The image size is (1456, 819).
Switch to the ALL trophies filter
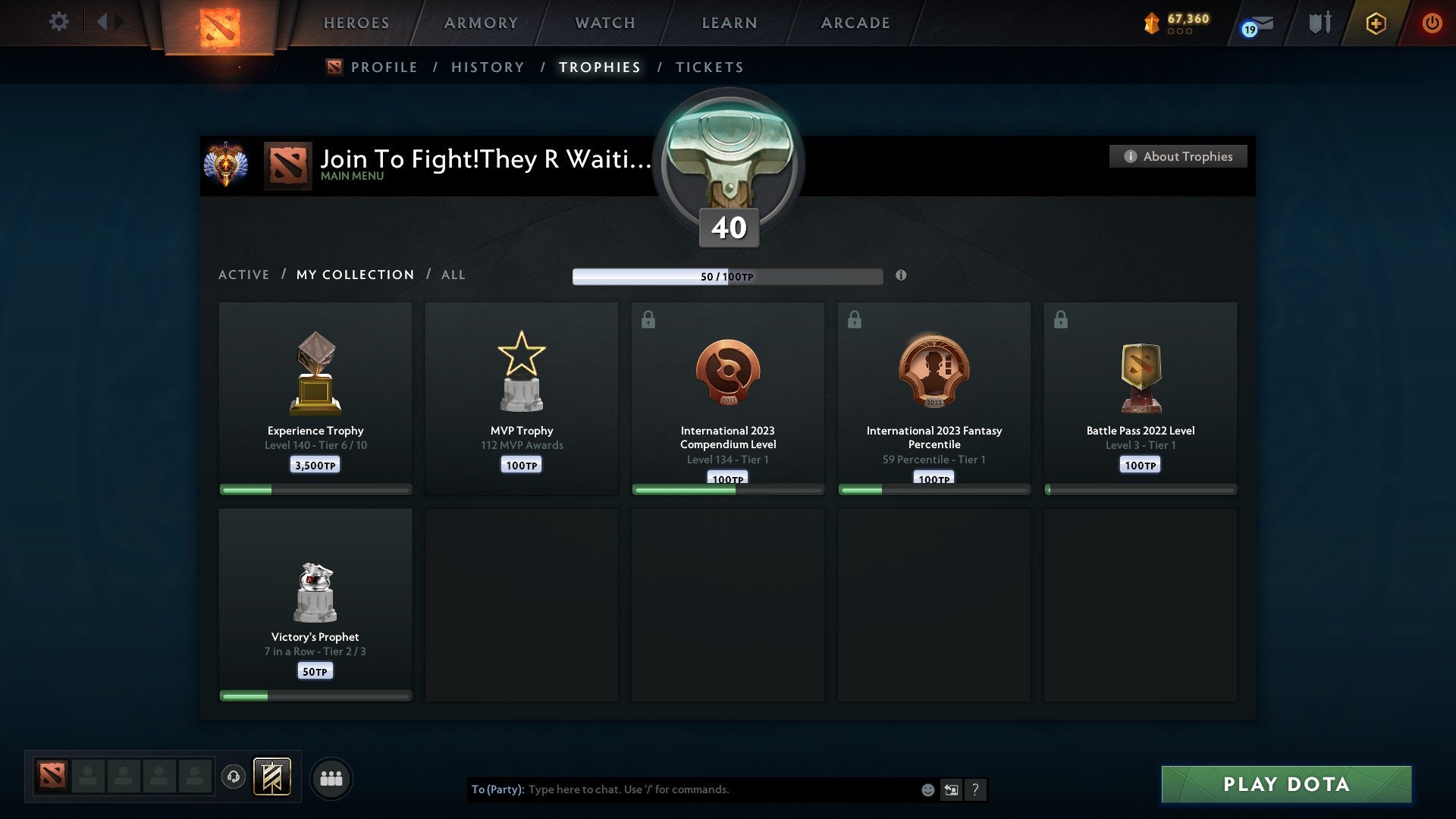(453, 275)
